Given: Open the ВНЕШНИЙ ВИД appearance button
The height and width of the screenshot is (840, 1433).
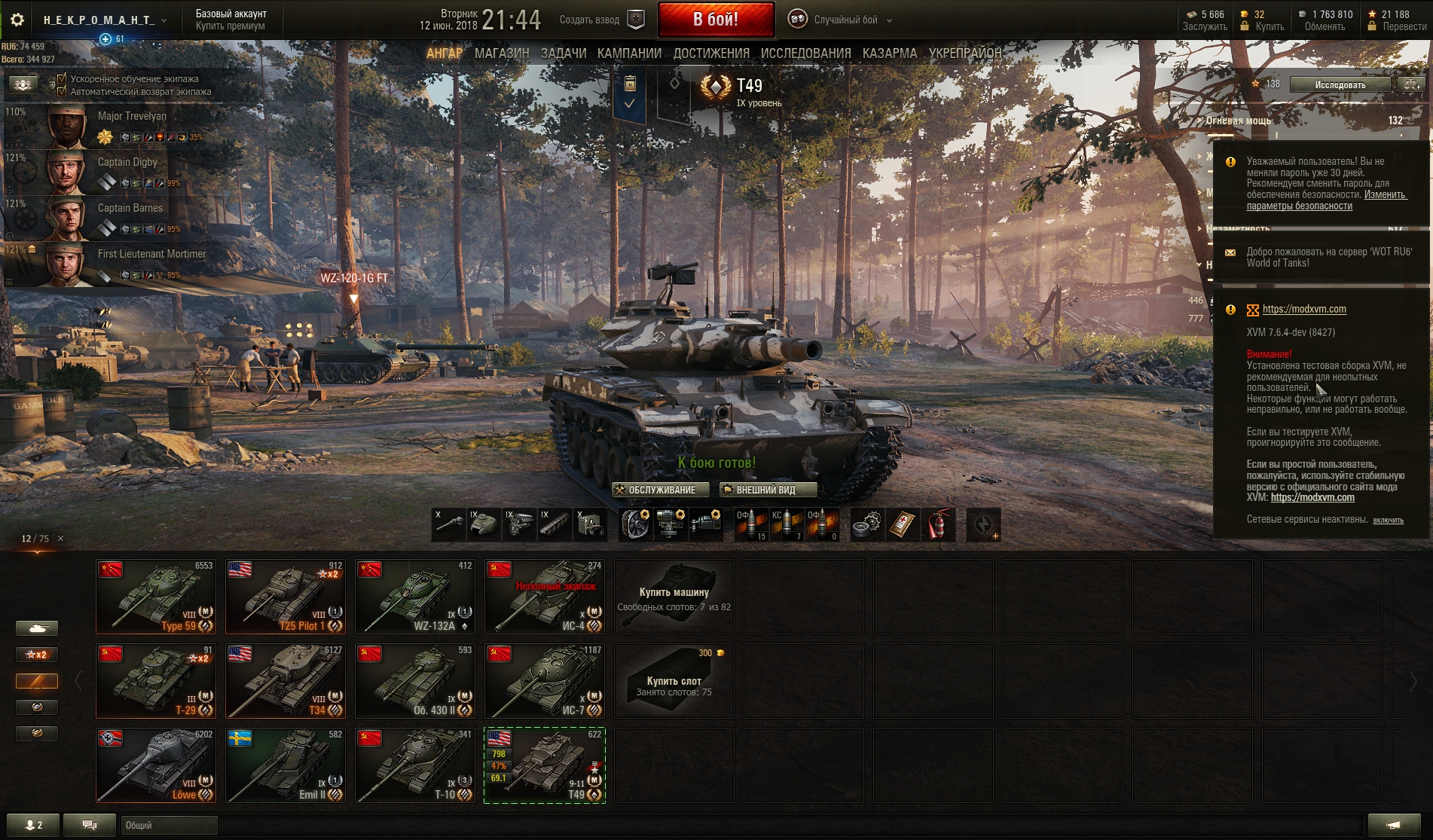Looking at the screenshot, I should point(767,490).
